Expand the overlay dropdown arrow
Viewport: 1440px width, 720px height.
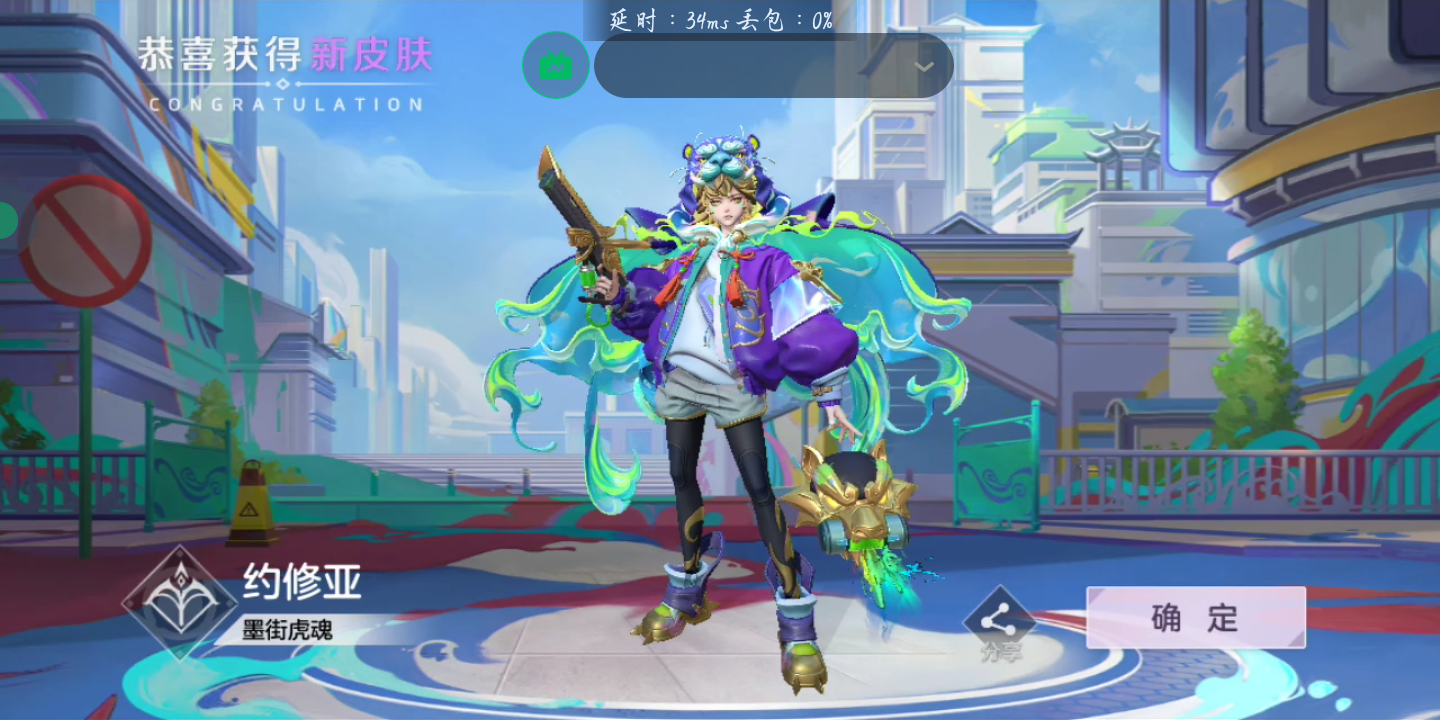[924, 67]
